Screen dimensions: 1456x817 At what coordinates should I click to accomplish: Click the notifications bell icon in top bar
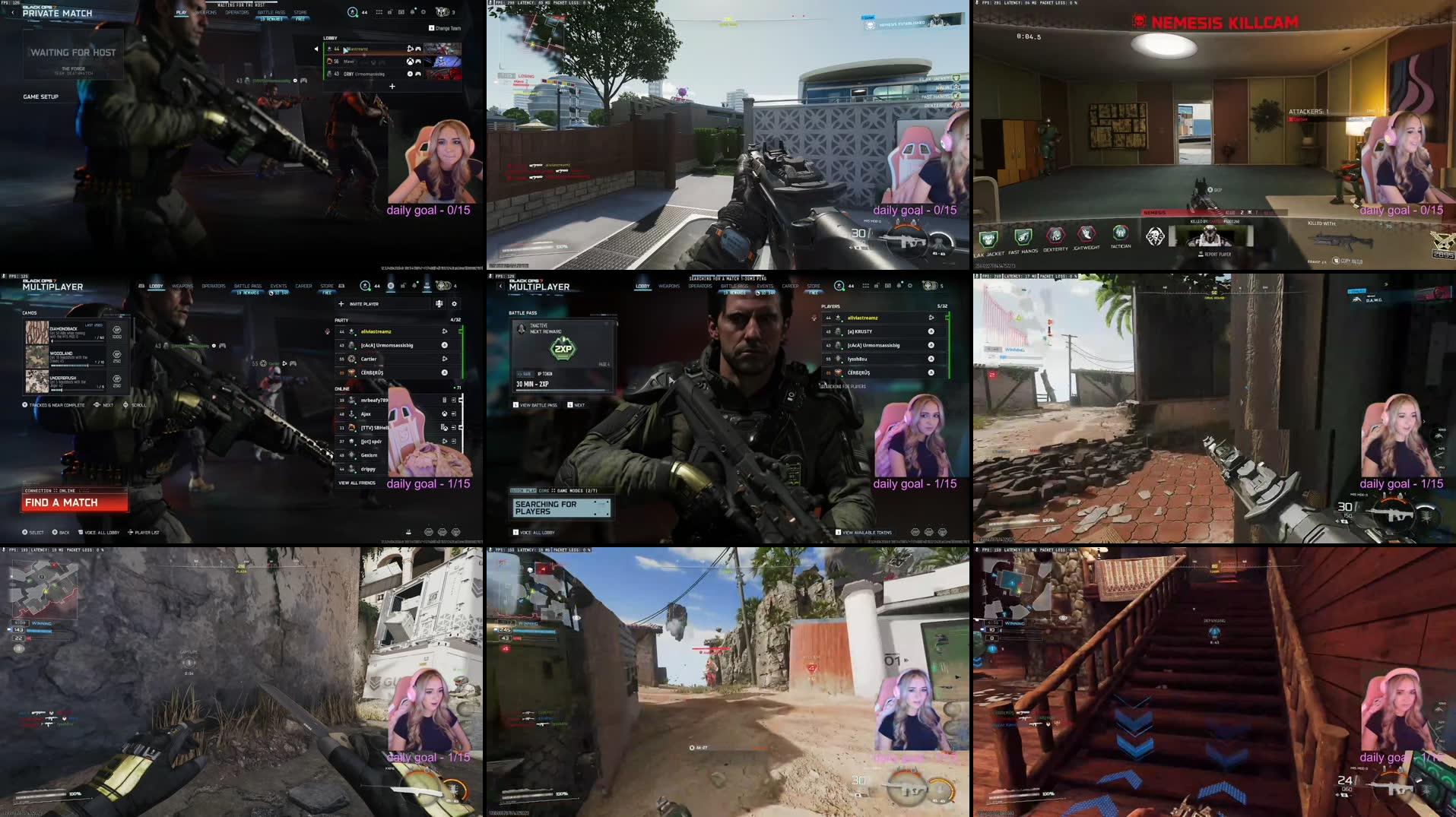click(414, 286)
